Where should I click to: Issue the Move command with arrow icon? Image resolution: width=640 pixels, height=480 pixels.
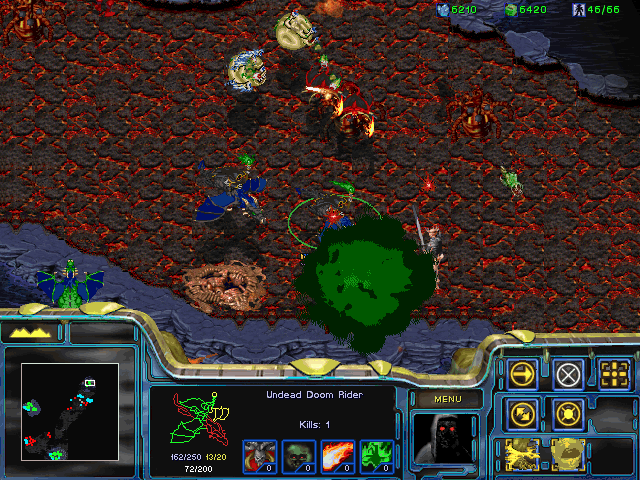[x=521, y=374]
